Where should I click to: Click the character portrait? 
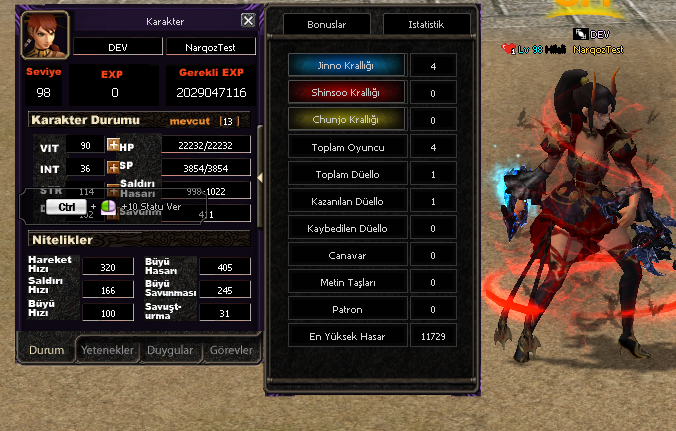pos(45,36)
